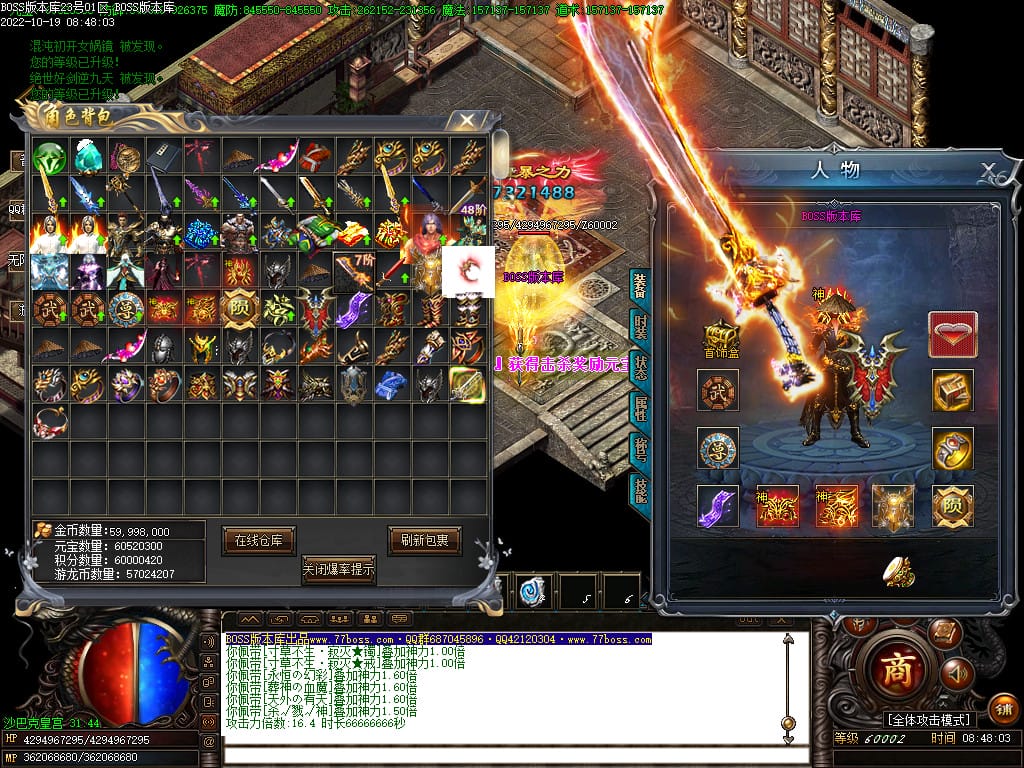Select the red heart equipment slot
Screen dimensions: 1024x768
(953, 334)
